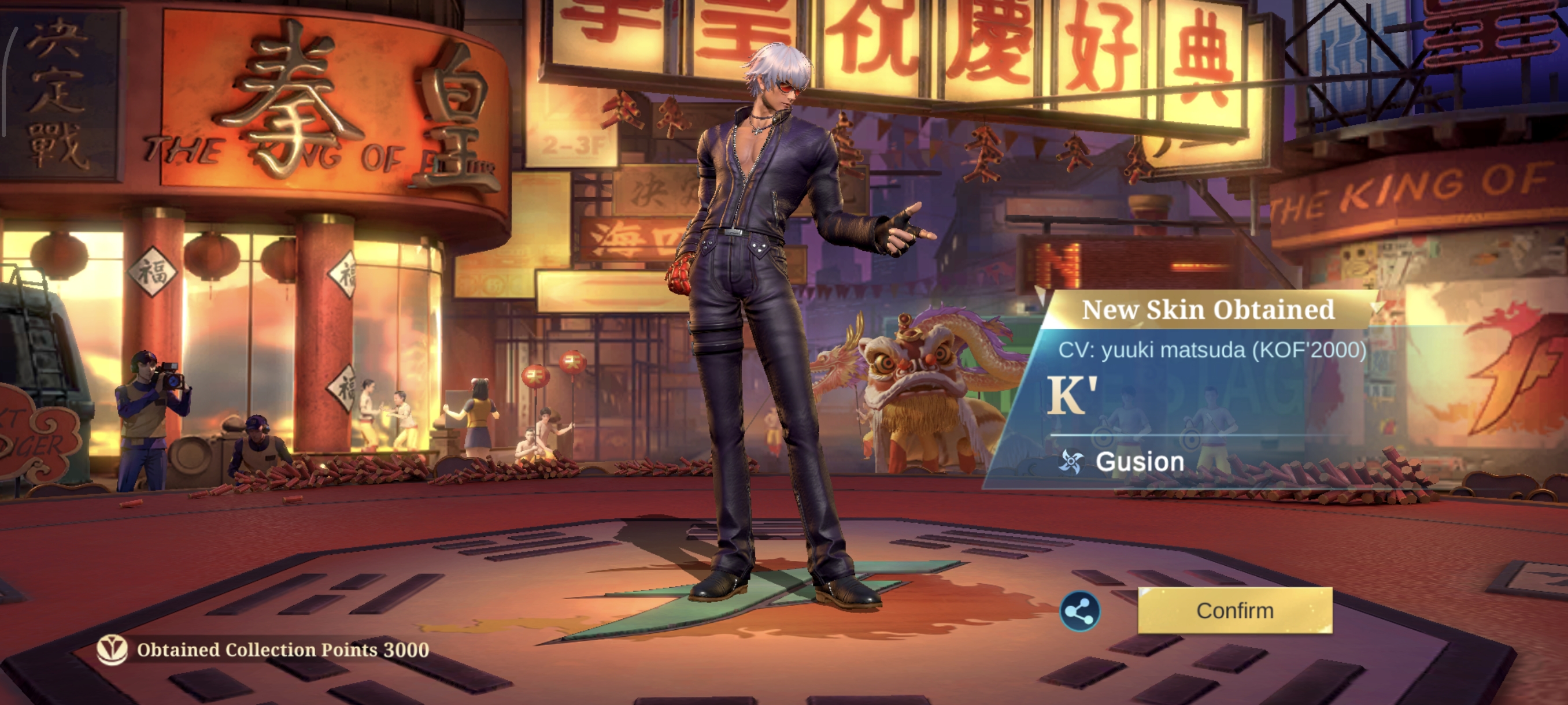The height and width of the screenshot is (705, 1568).
Task: Share the obtained skin via share icon
Action: click(x=1079, y=611)
